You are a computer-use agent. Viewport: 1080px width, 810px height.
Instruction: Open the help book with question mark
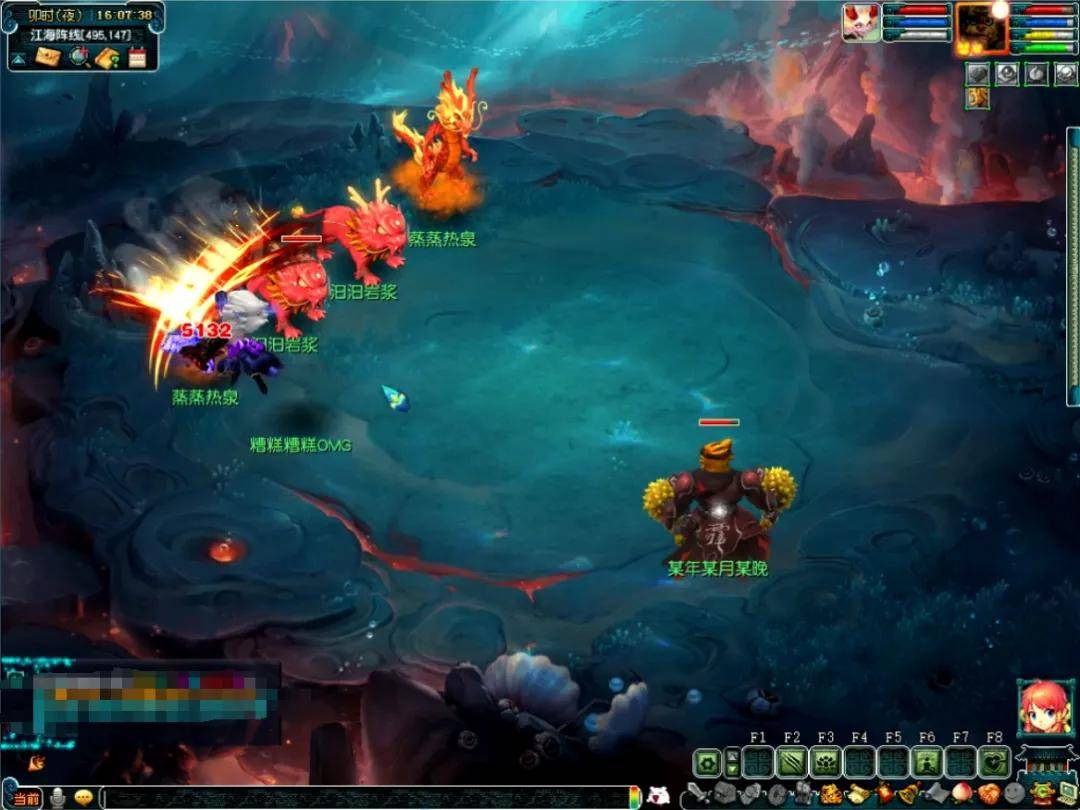[x=108, y=57]
